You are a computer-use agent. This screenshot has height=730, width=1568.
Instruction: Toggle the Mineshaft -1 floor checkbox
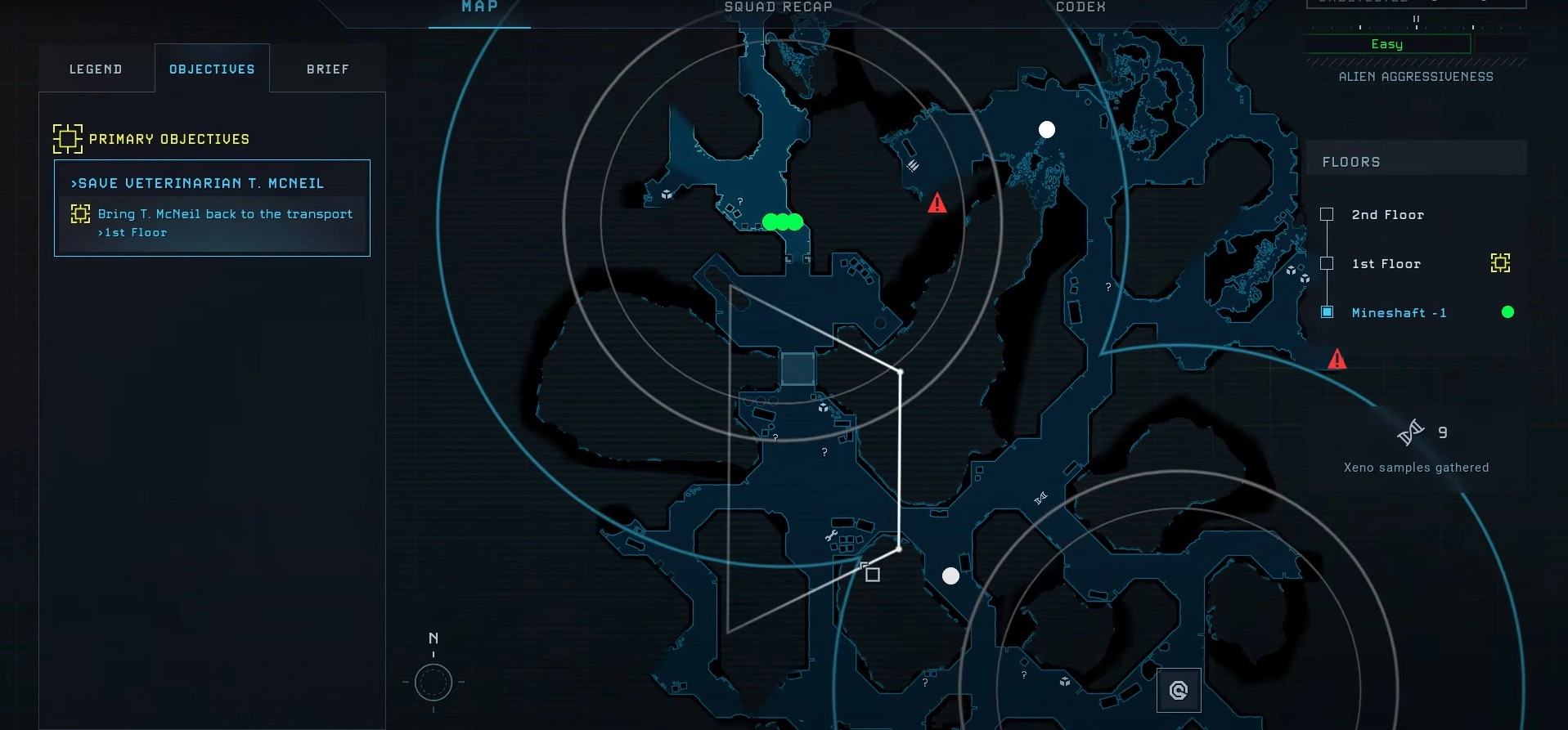point(1327,312)
